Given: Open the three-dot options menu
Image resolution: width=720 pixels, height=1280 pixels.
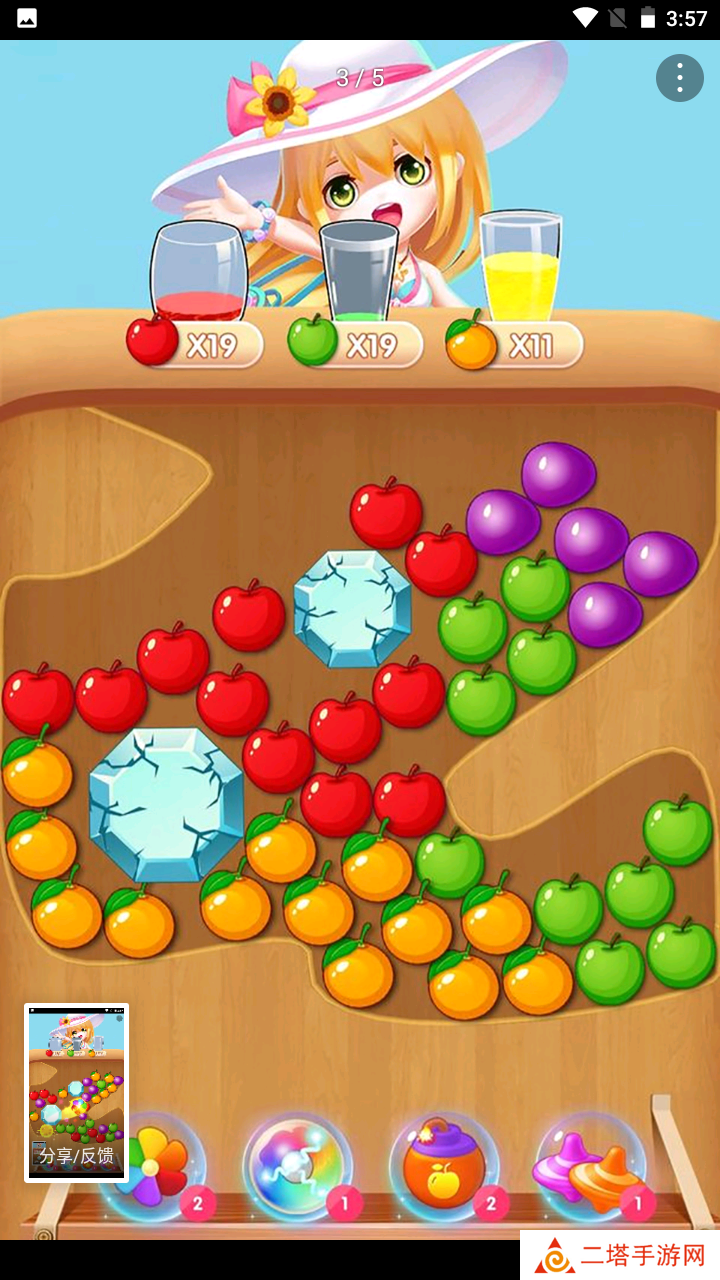Looking at the screenshot, I should [x=680, y=78].
